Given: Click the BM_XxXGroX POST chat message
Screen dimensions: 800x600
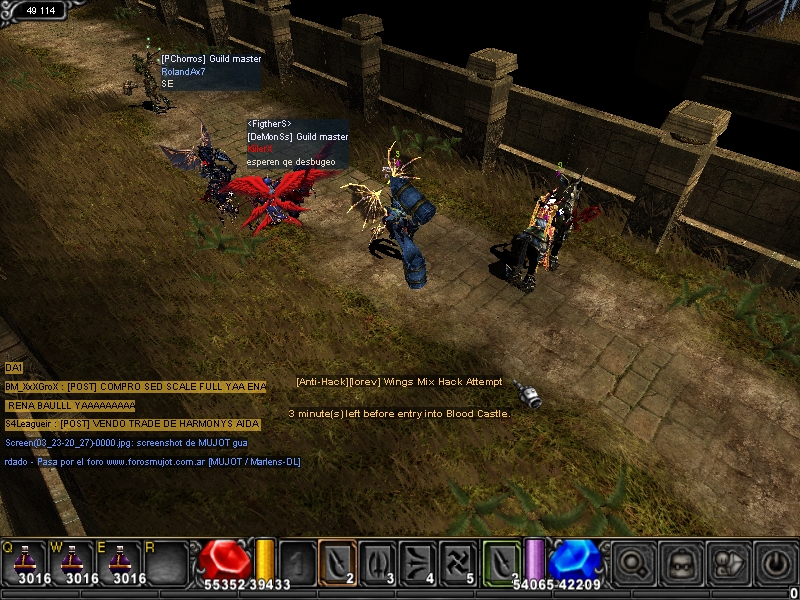Looking at the screenshot, I should pyautogui.click(x=135, y=386).
